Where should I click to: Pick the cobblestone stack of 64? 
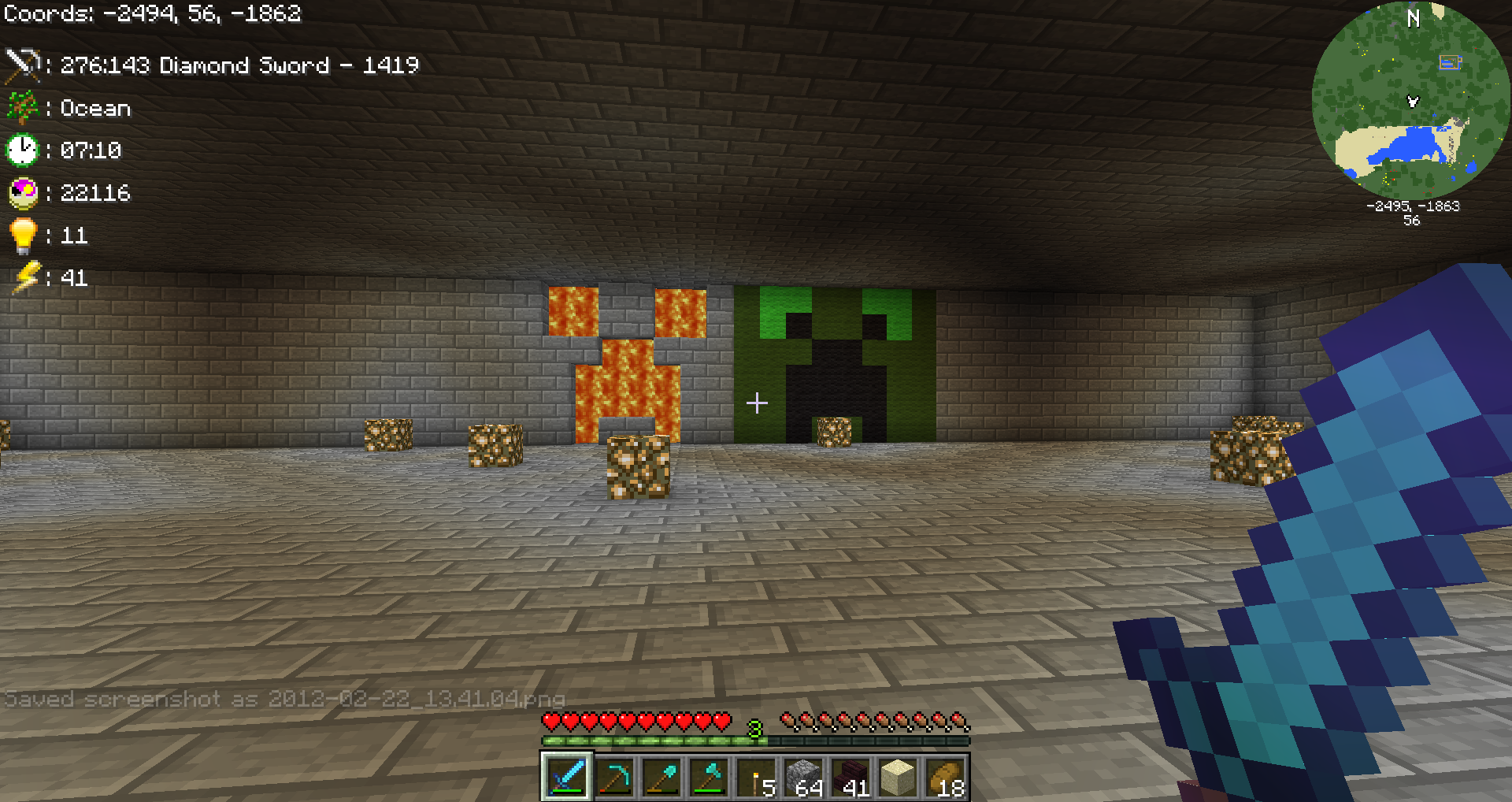point(804,777)
